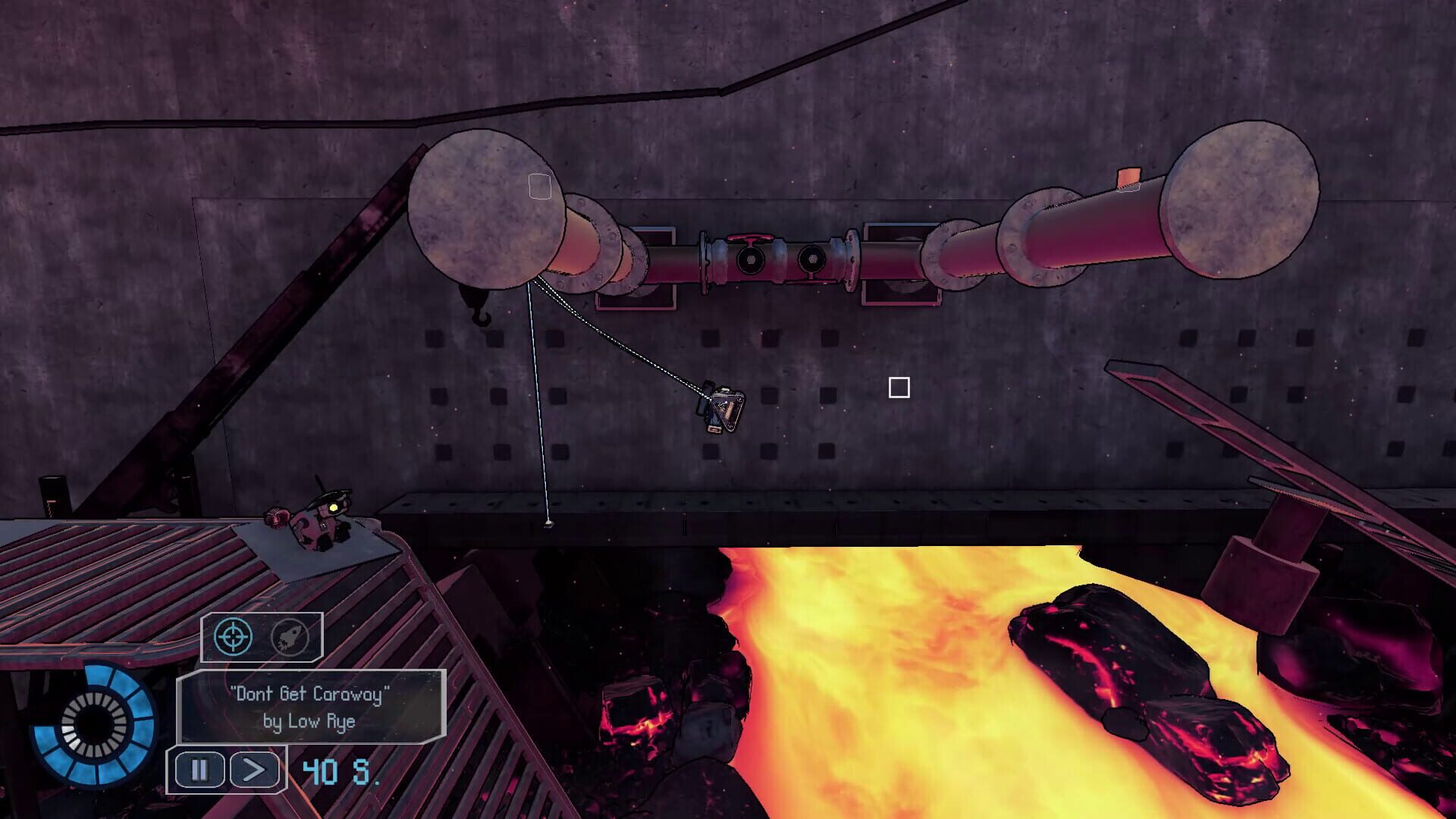This screenshot has width=1456, height=819.
Task: Toggle the grapple target box on the left pipe cap
Action: [x=540, y=187]
